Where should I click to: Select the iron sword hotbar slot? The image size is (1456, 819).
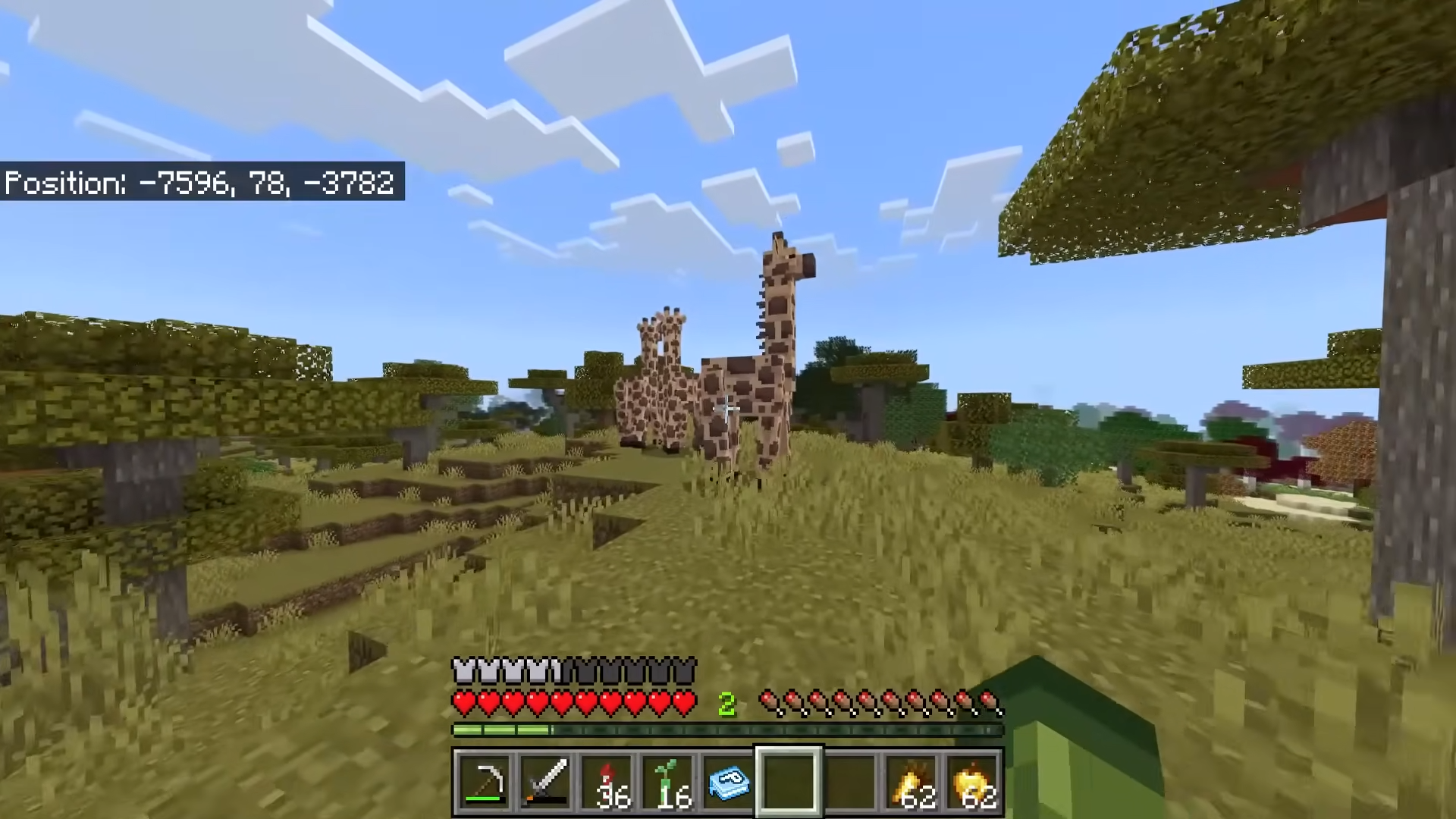point(545,781)
